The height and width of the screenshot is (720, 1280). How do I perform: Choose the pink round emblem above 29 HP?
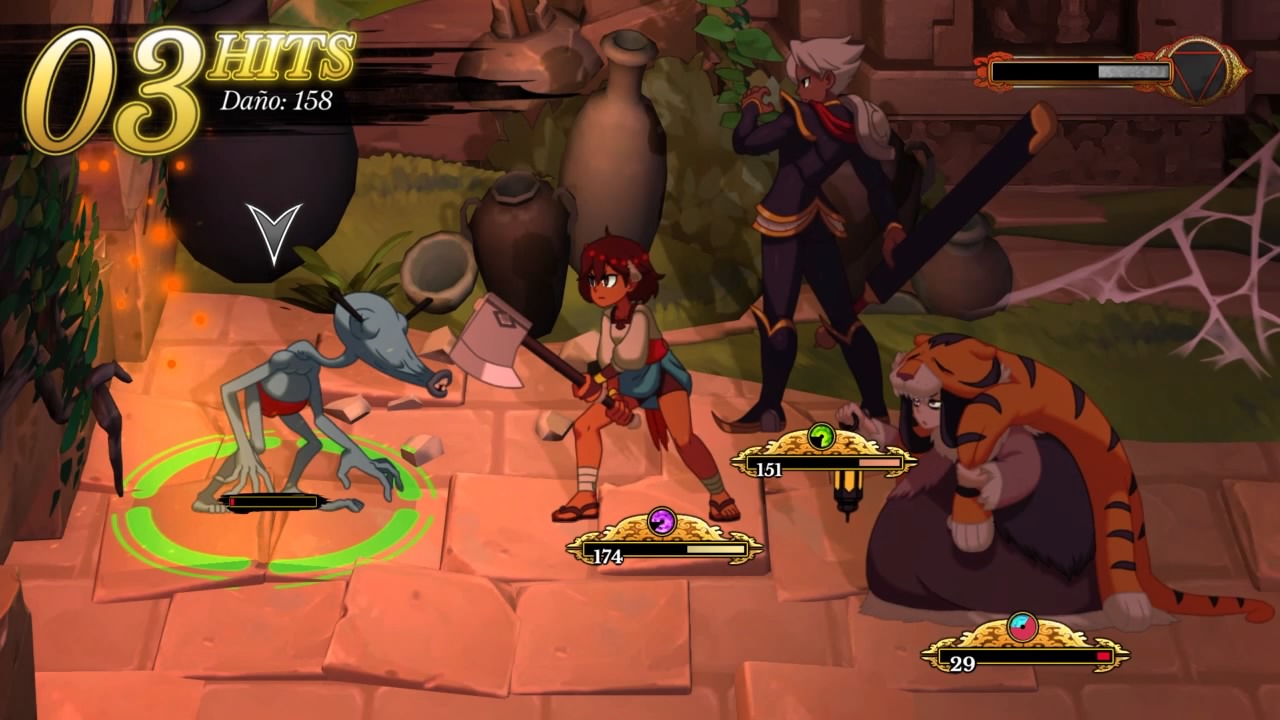(x=1022, y=627)
